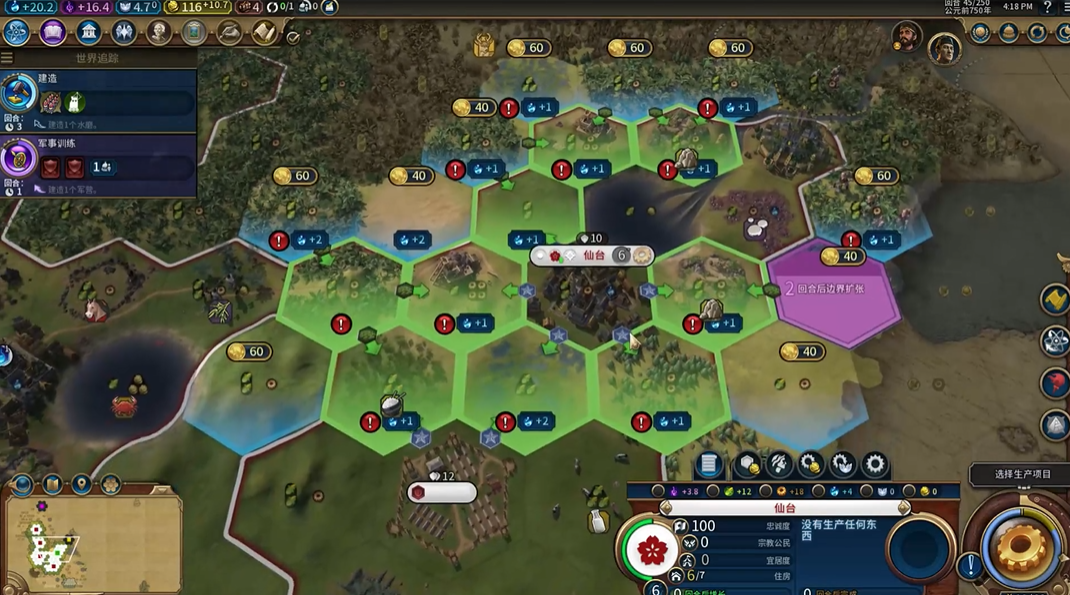Open the technology tree atom icon
The image size is (1070, 595).
[x=17, y=33]
